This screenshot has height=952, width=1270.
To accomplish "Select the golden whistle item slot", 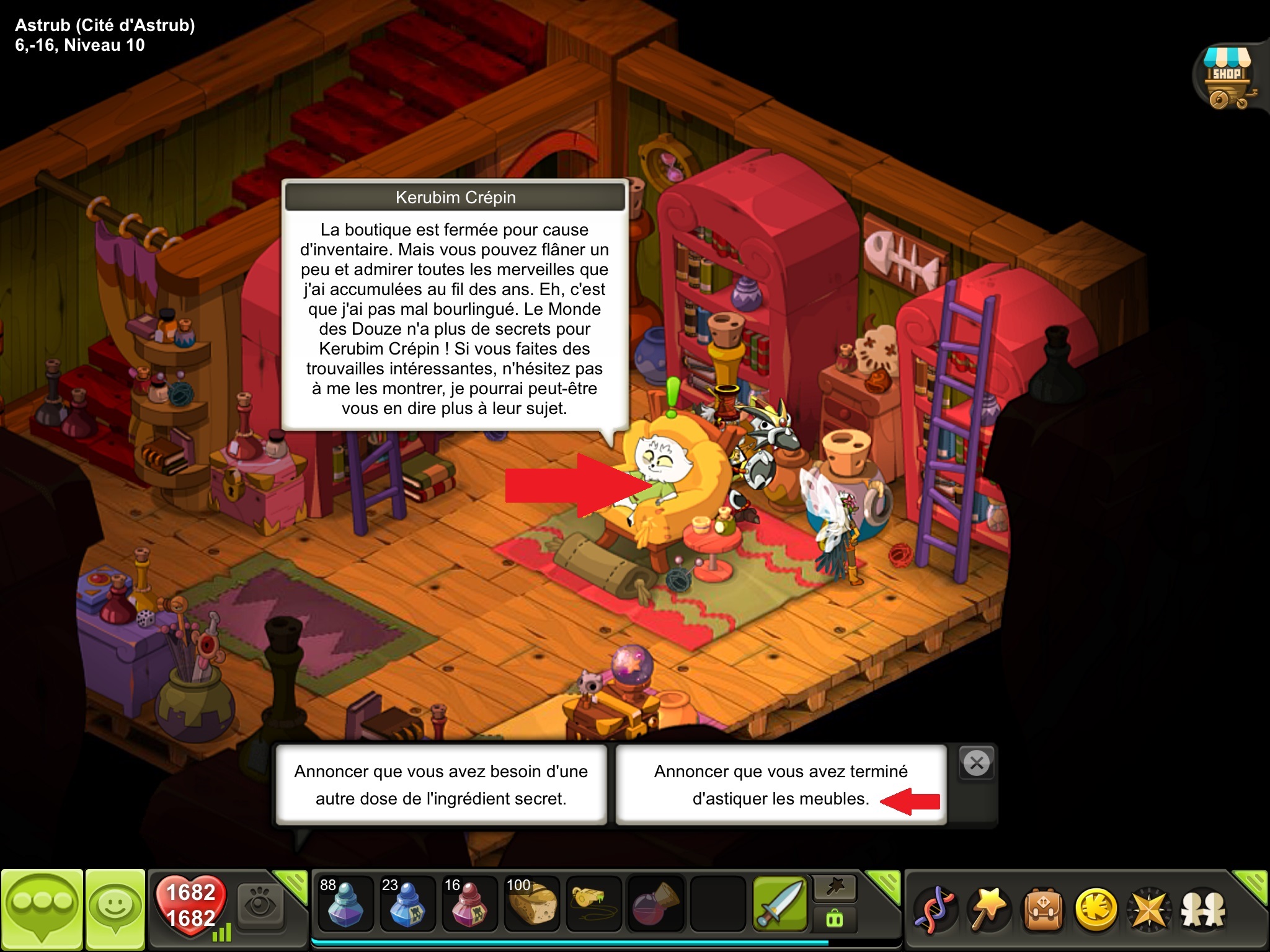I will 593,904.
